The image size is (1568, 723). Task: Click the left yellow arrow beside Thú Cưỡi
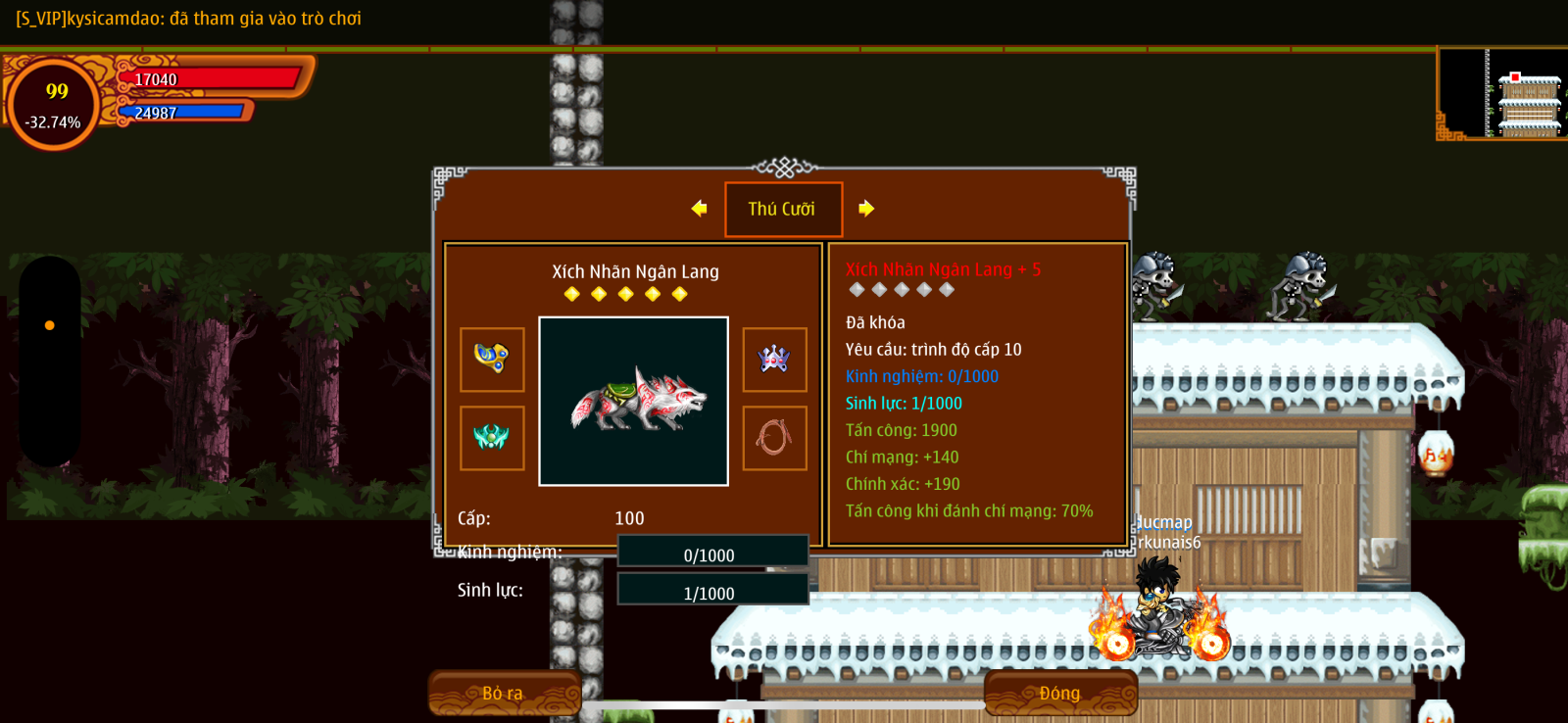click(x=699, y=208)
